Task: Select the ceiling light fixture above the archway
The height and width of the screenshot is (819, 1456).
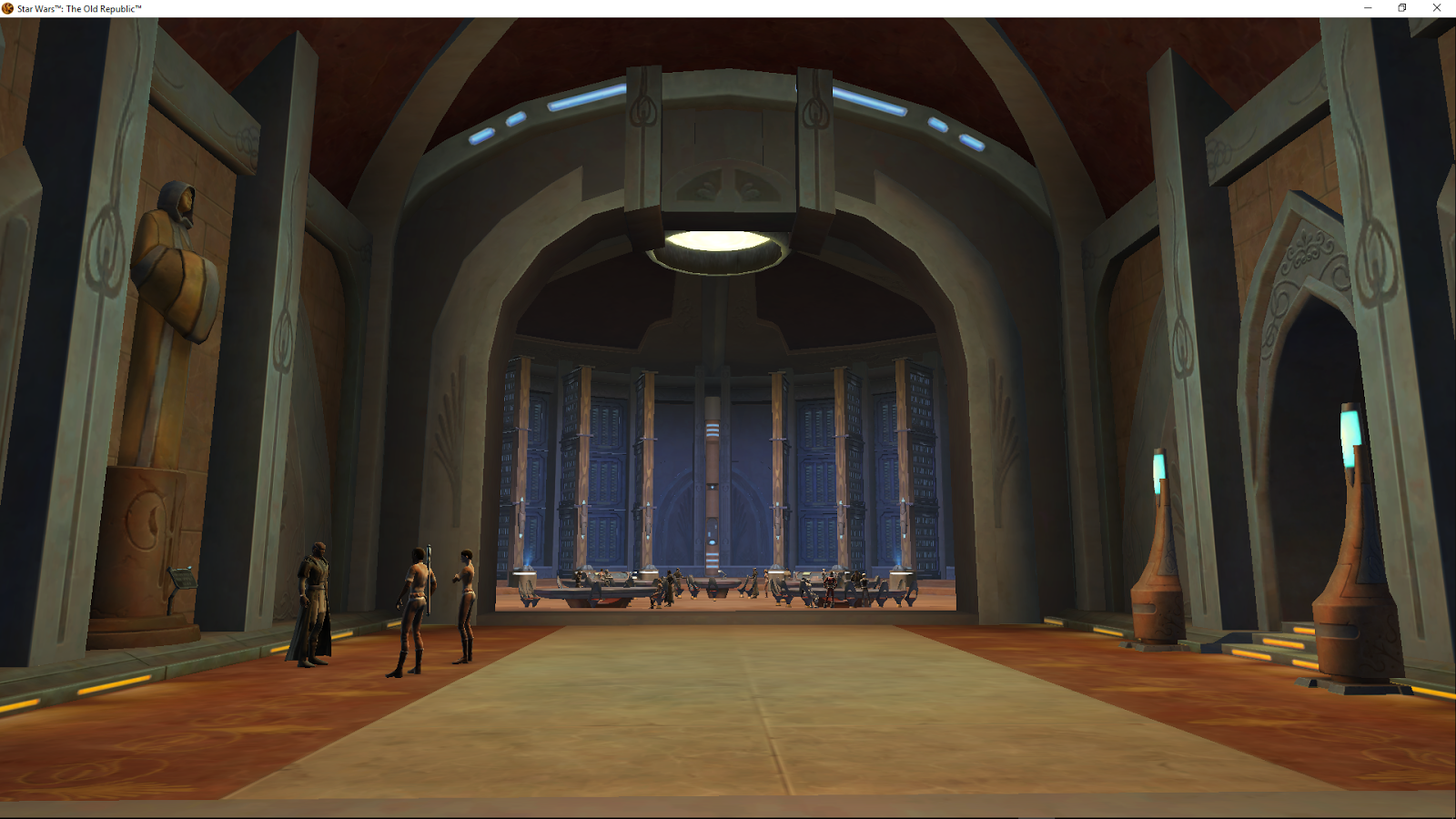Action: (719, 246)
